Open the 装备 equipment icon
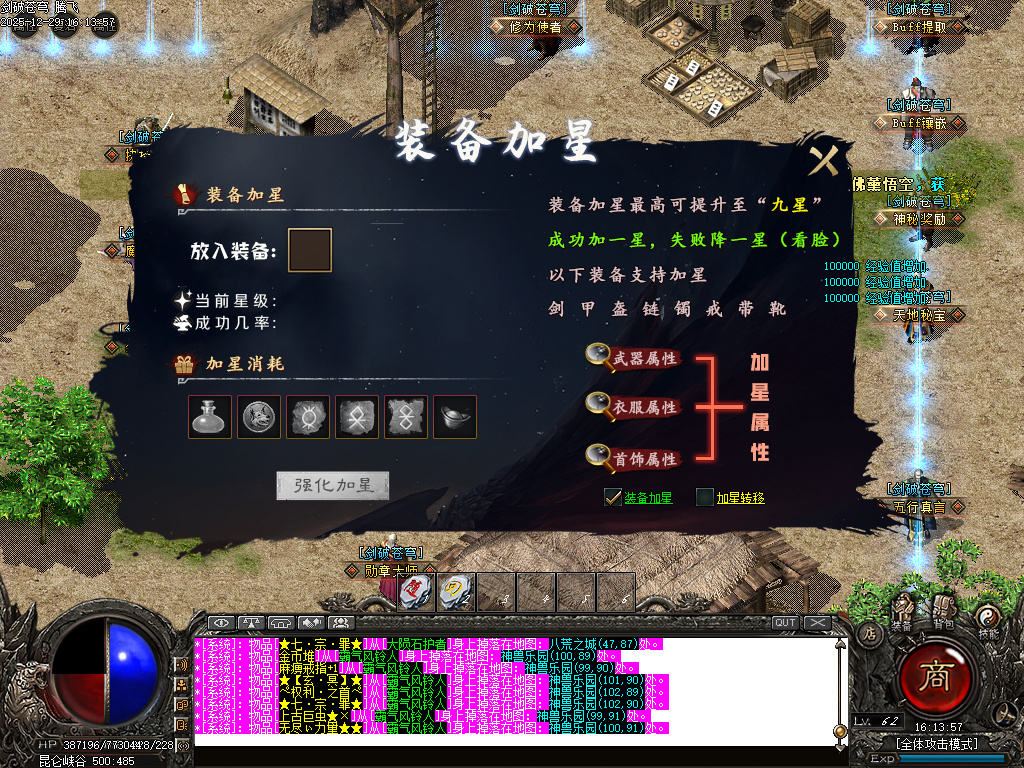 903,611
